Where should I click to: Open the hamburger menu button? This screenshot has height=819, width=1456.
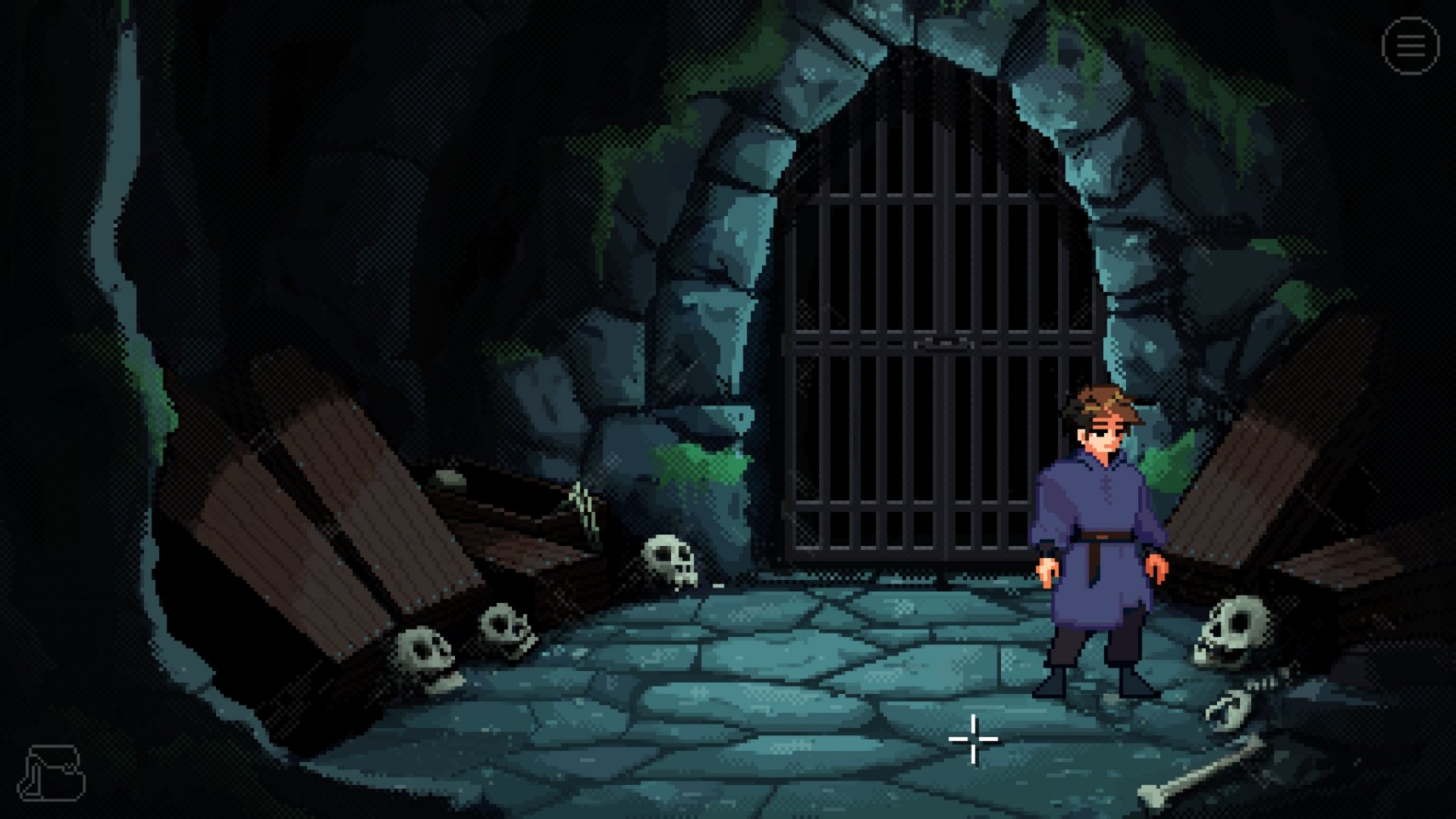tap(1410, 46)
